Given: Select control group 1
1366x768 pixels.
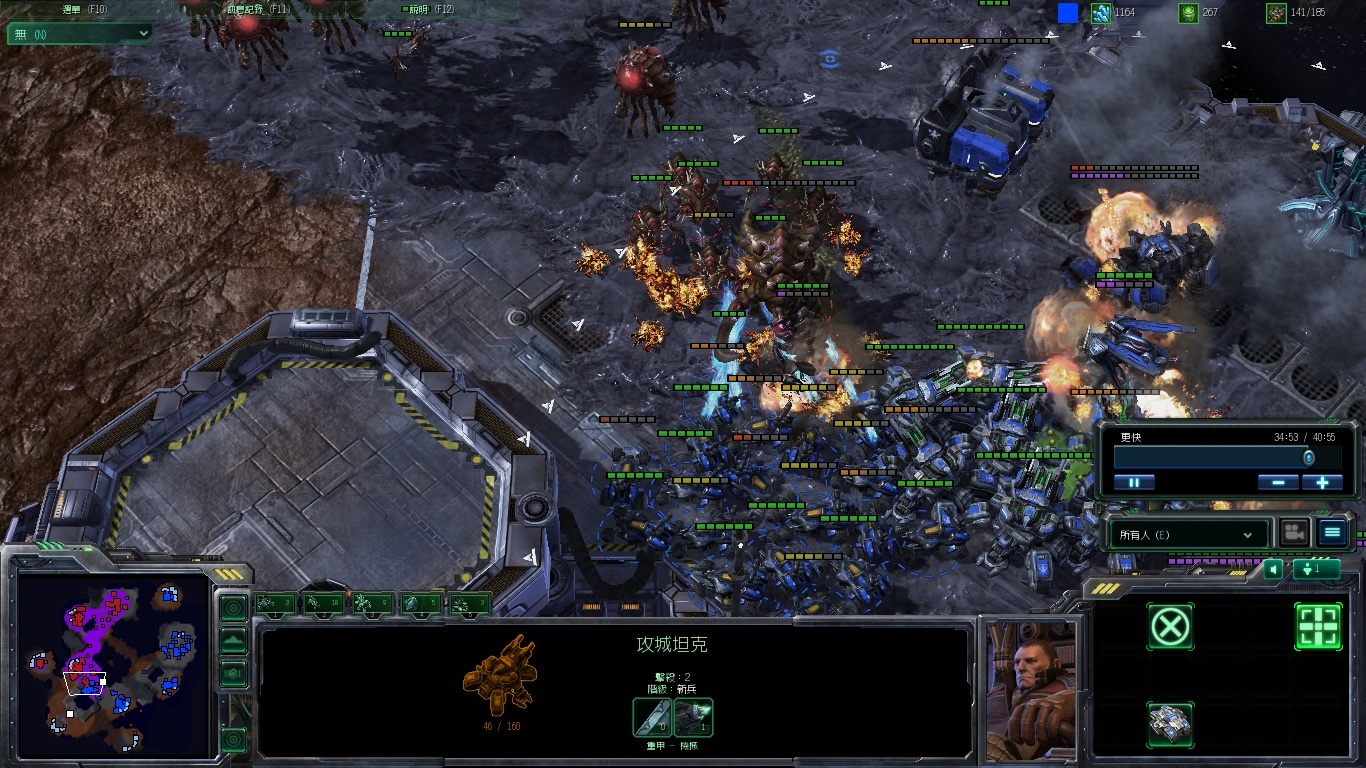Looking at the screenshot, I should (x=275, y=603).
